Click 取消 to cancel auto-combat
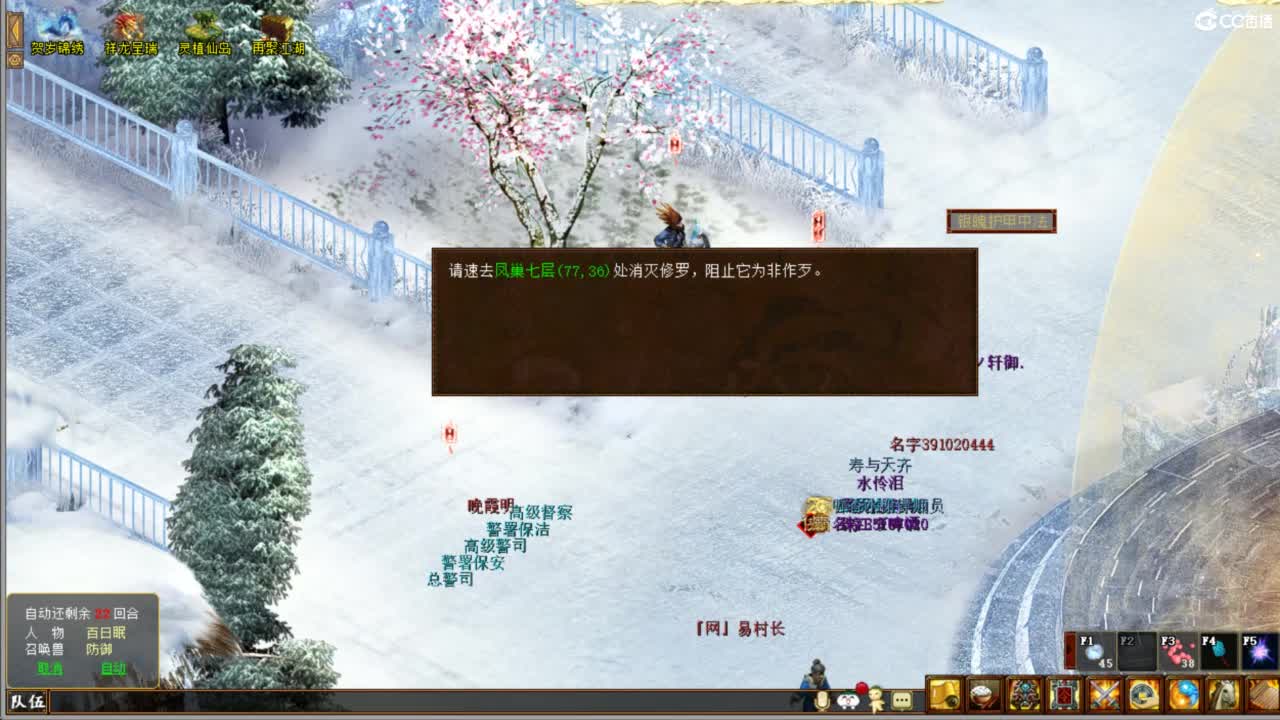The height and width of the screenshot is (720, 1280). 50,667
